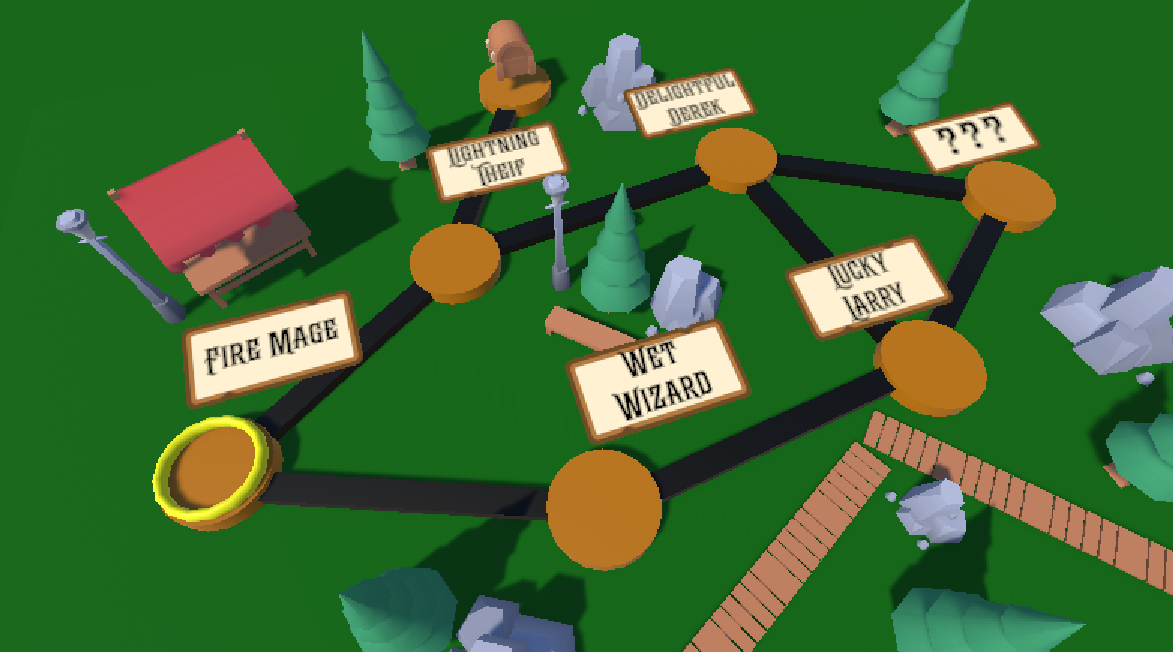1173x652 pixels.
Task: Pick the Lightning Thief sign
Action: point(497,162)
